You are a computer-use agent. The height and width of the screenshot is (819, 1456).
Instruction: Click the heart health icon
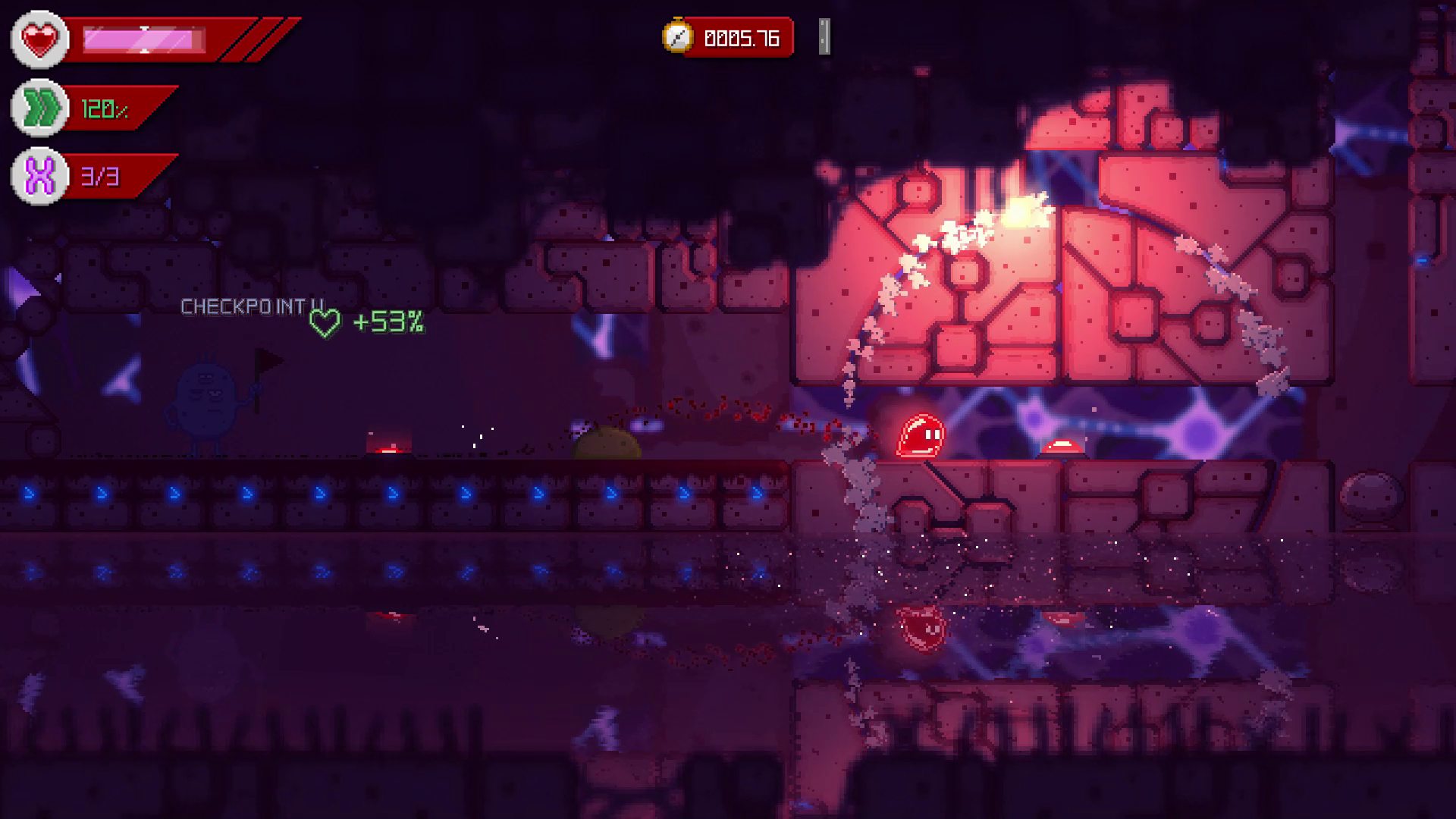point(39,39)
